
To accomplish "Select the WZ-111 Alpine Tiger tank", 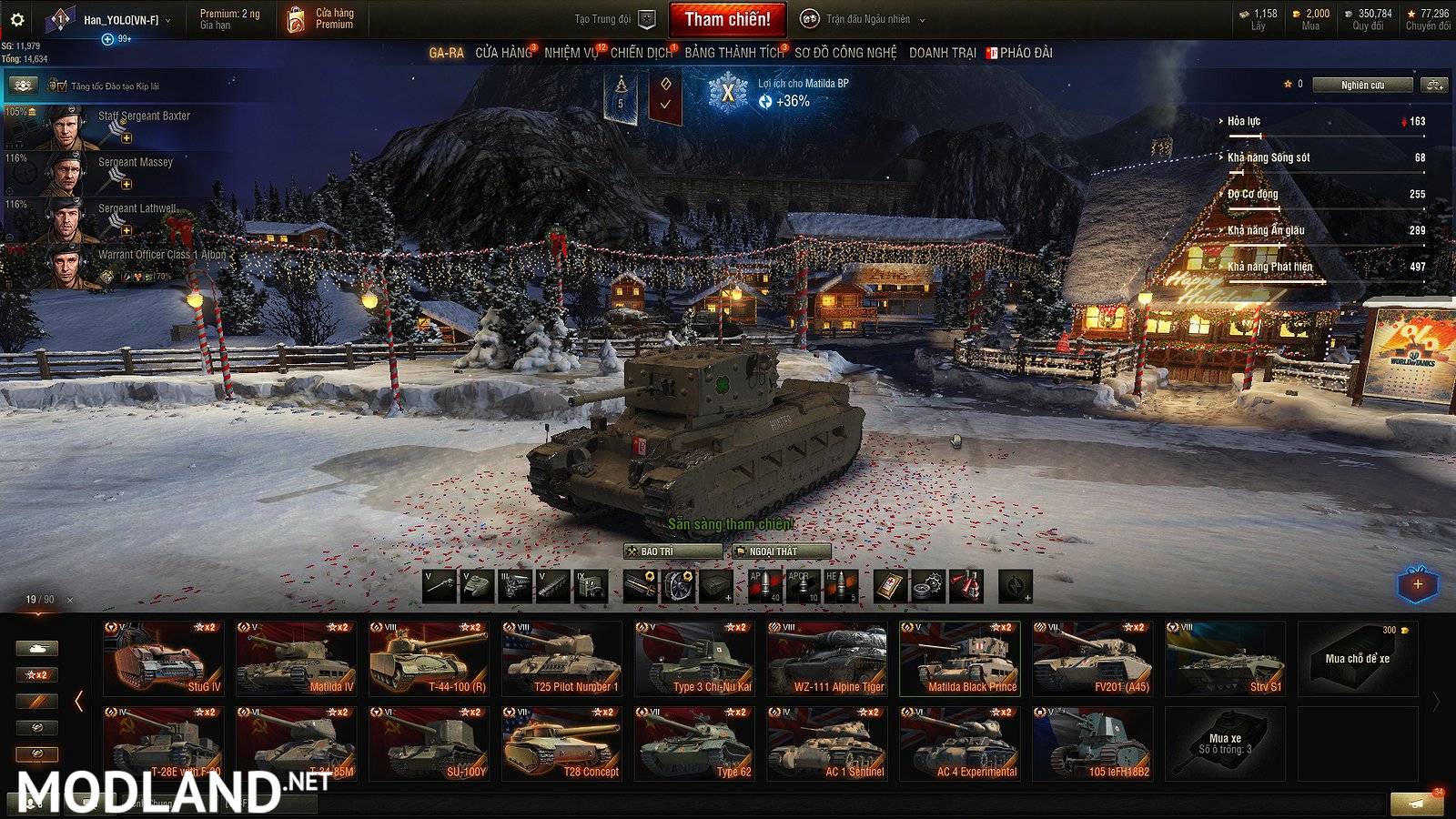I will tap(827, 658).
